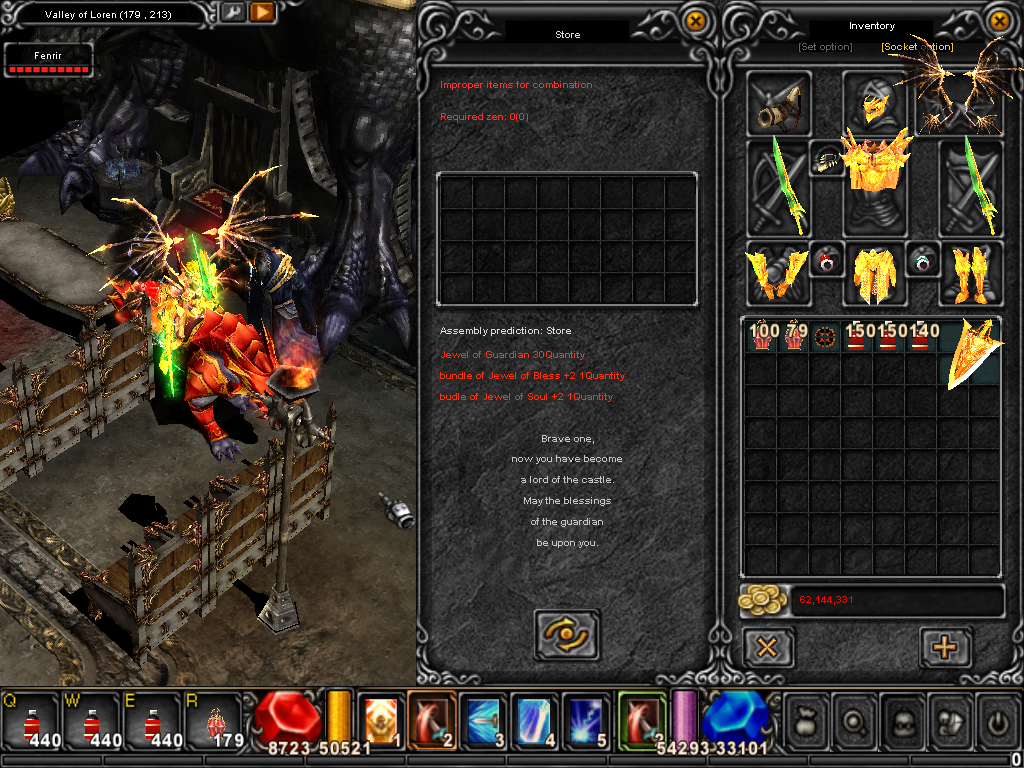Select the equipped golden gloves
Screen dimensions: 1024x768
click(776, 273)
